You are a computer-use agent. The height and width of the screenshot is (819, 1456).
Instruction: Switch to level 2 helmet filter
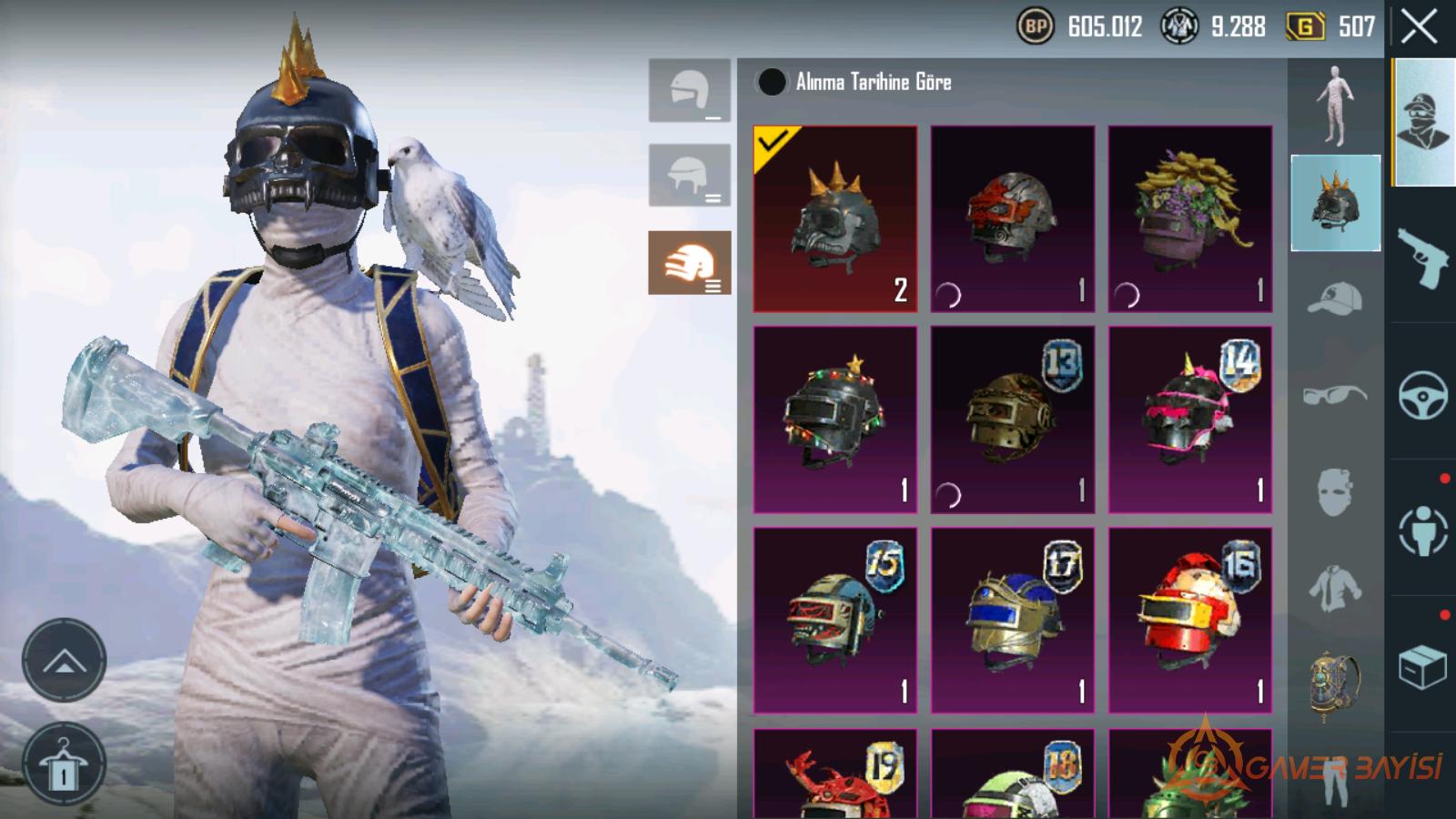point(689,176)
